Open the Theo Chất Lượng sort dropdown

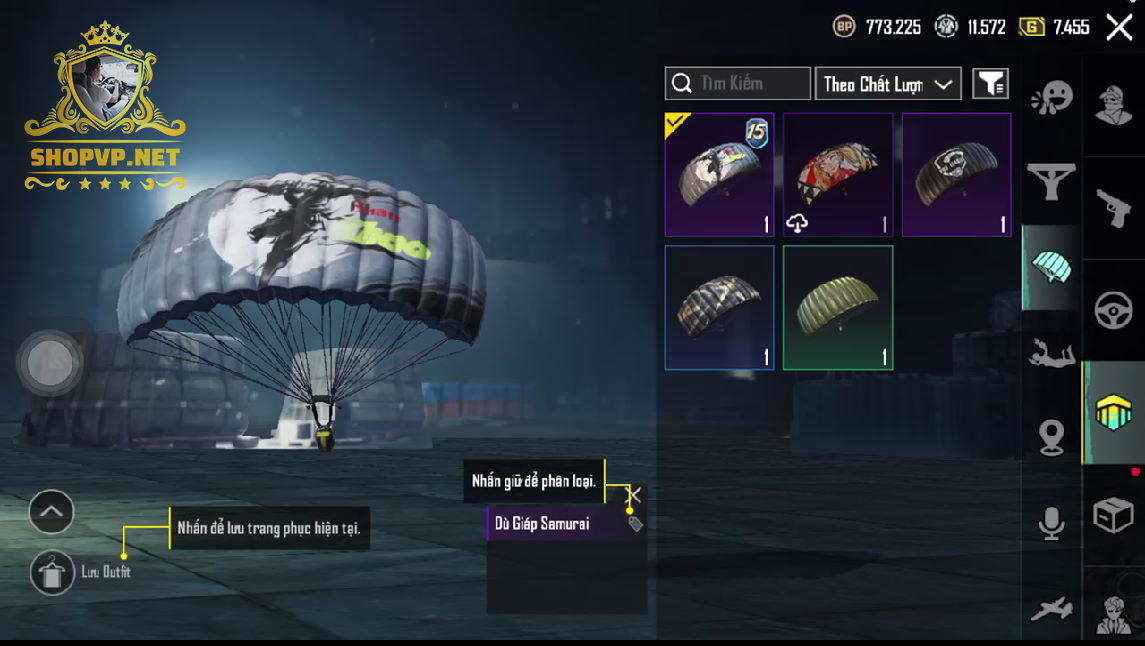[x=888, y=84]
